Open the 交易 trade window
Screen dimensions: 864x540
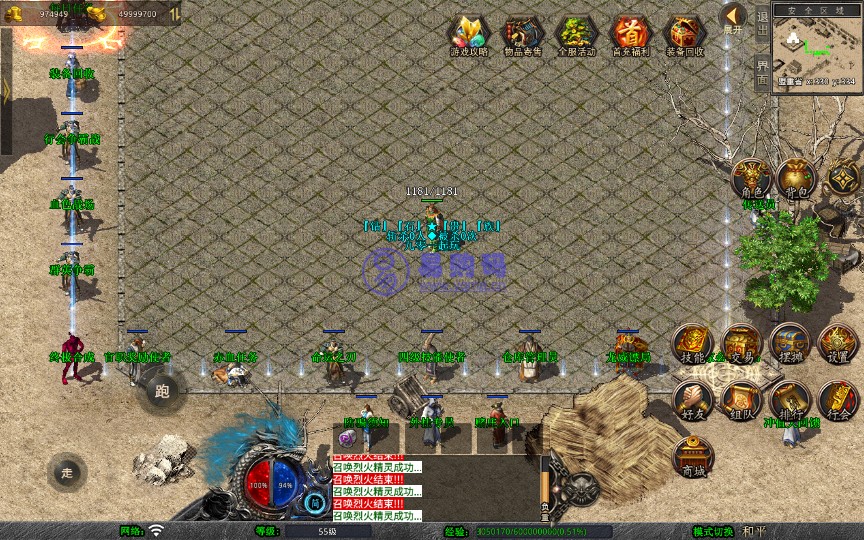(741, 344)
